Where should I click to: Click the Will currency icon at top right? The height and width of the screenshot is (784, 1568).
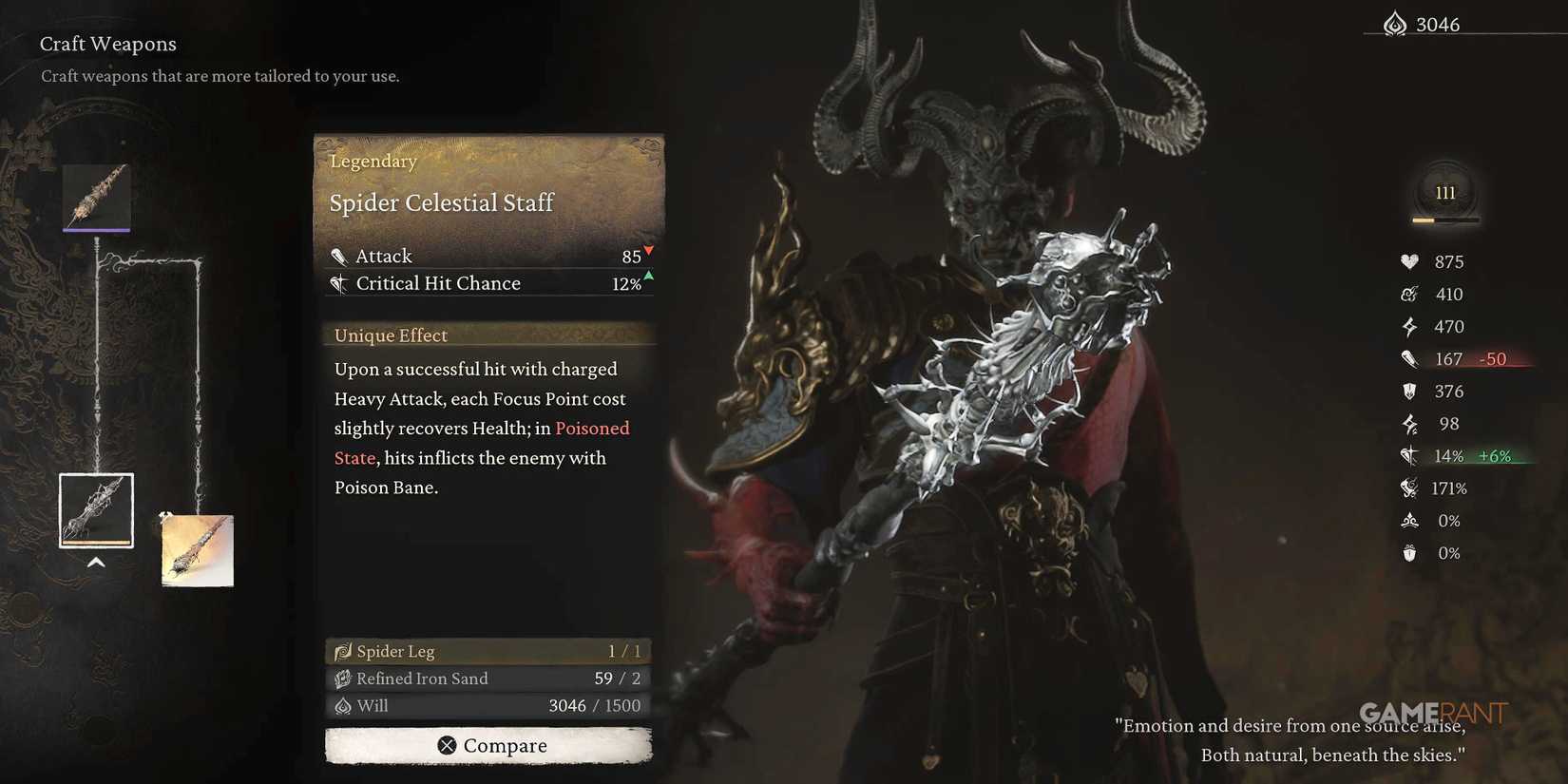[1395, 23]
